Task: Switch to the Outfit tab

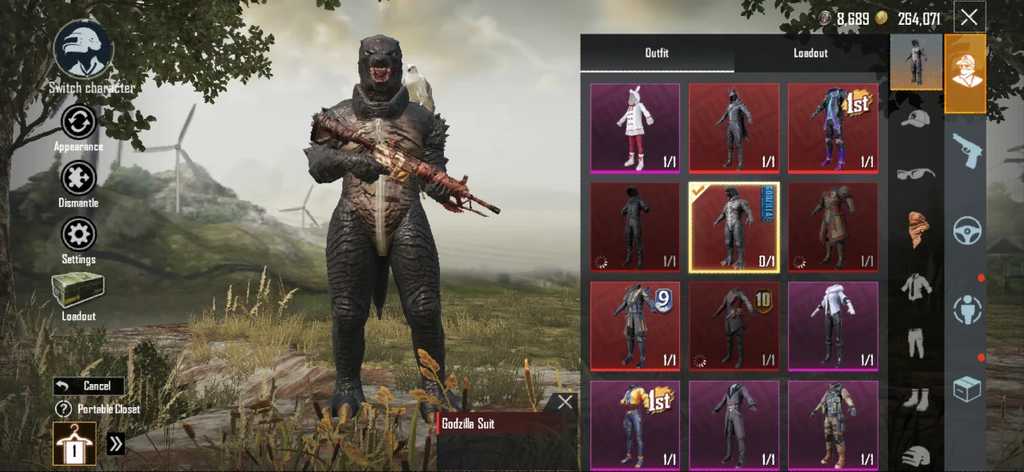Action: click(x=657, y=53)
